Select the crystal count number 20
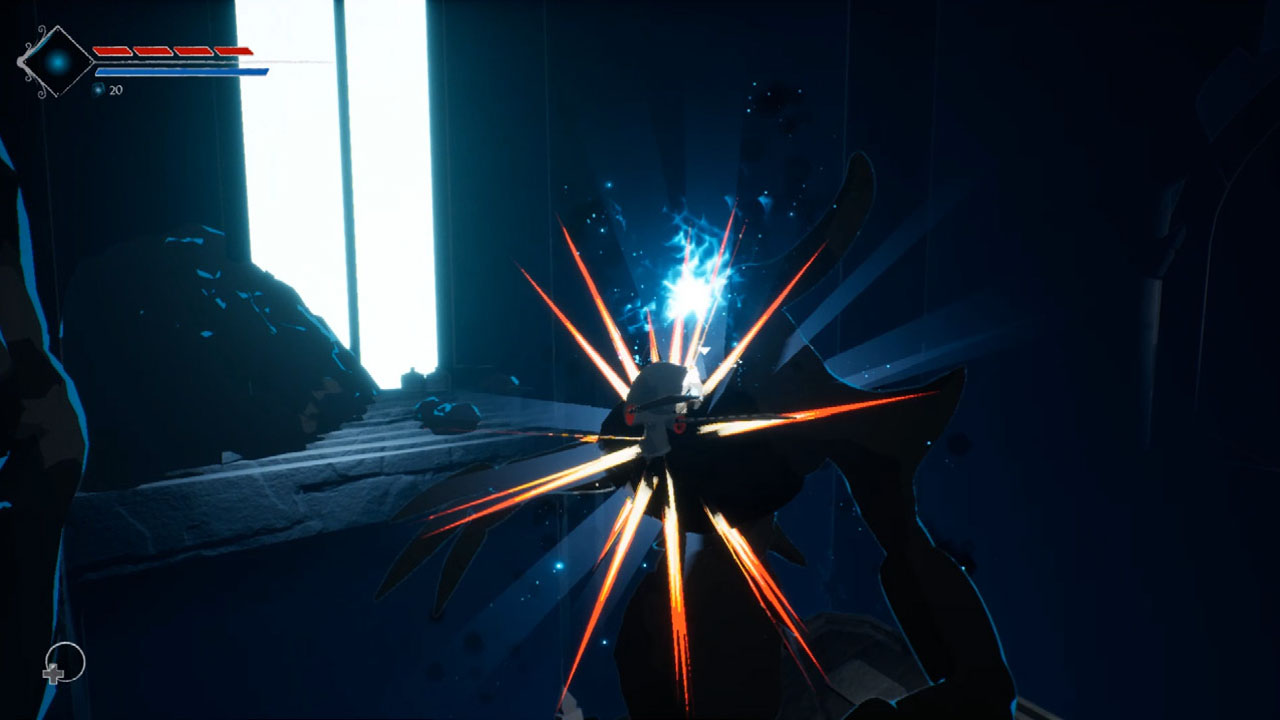This screenshot has width=1280, height=720. click(x=115, y=90)
